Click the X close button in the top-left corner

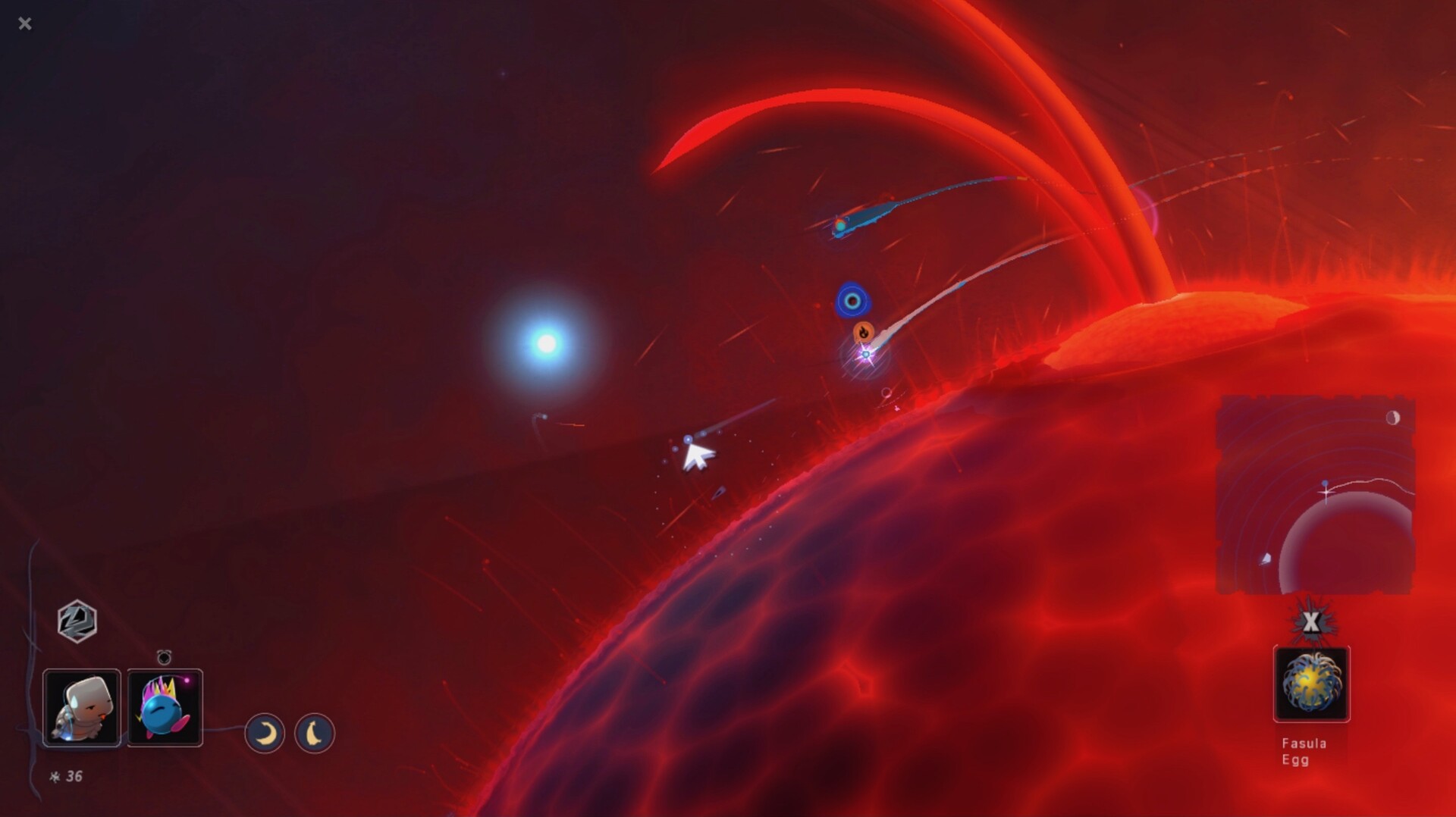25,23
